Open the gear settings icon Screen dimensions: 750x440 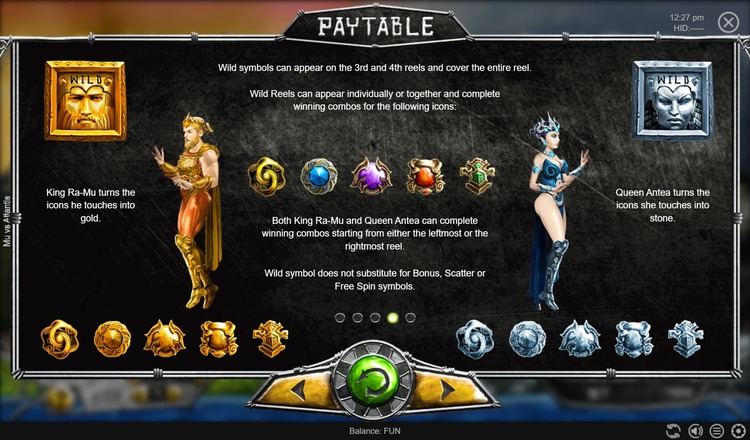tap(738, 430)
